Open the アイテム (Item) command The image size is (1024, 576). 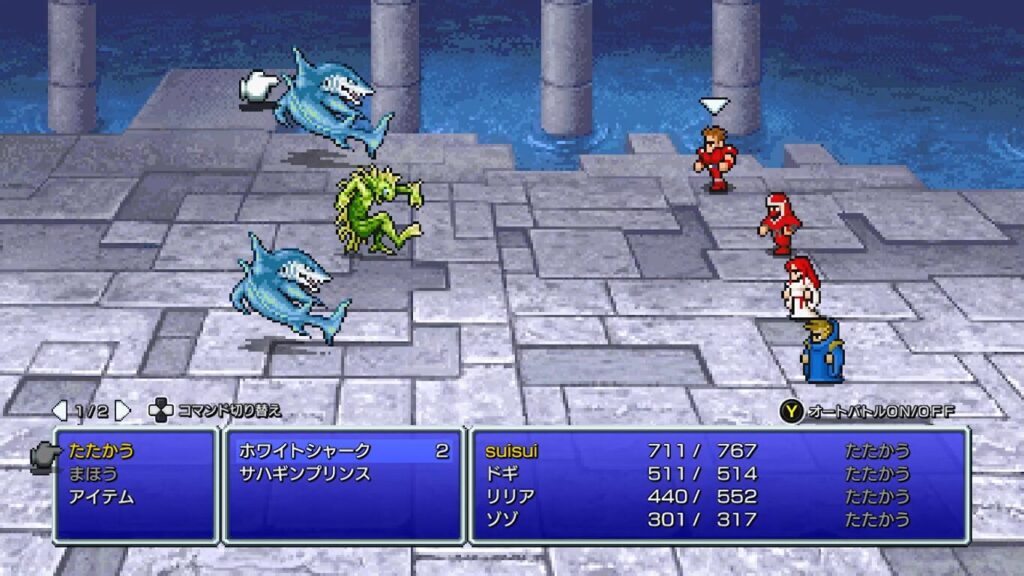(x=102, y=496)
